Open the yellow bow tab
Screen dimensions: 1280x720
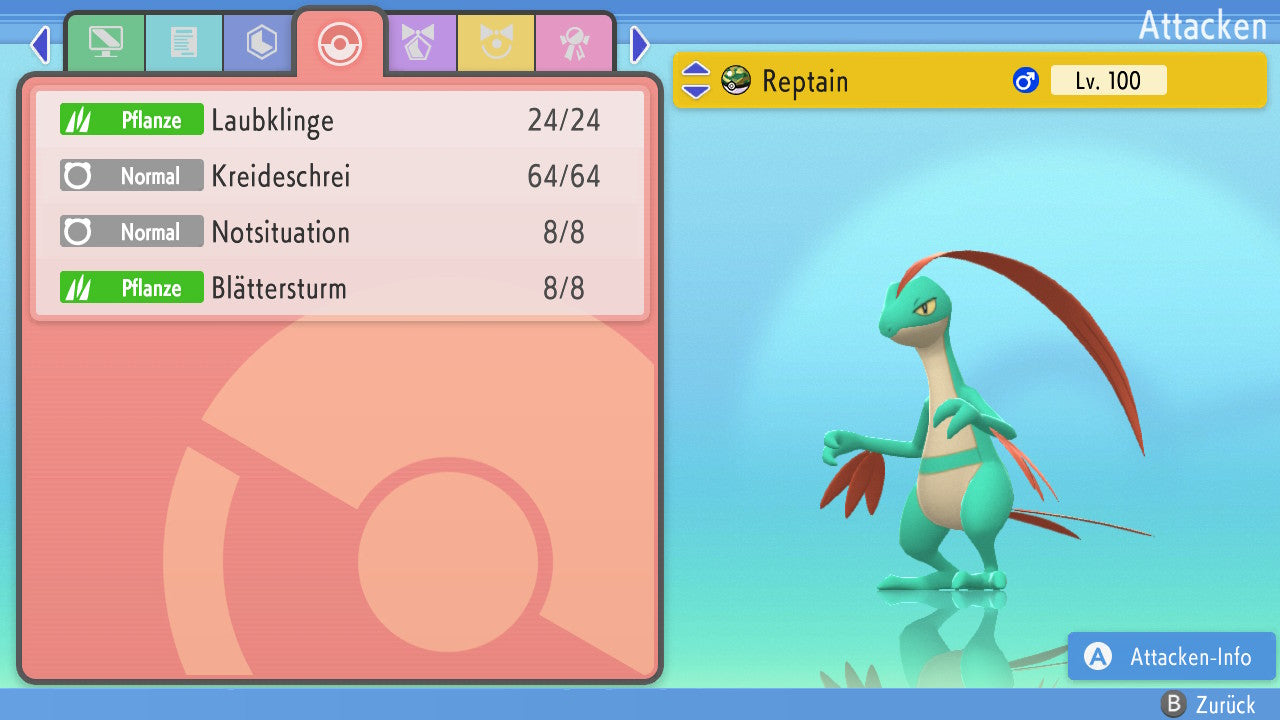click(x=496, y=43)
